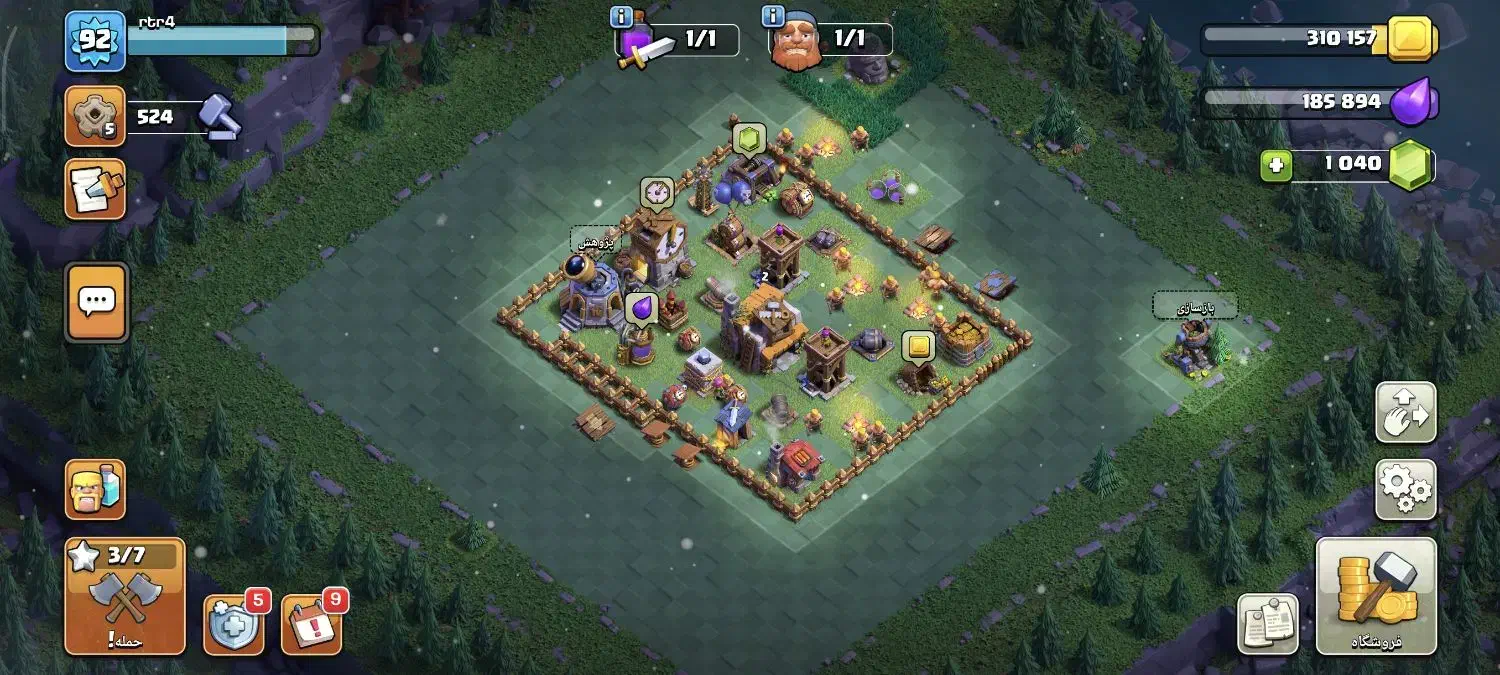Activate the hand and arrows layout button
The width and height of the screenshot is (1500, 675).
point(1405,412)
